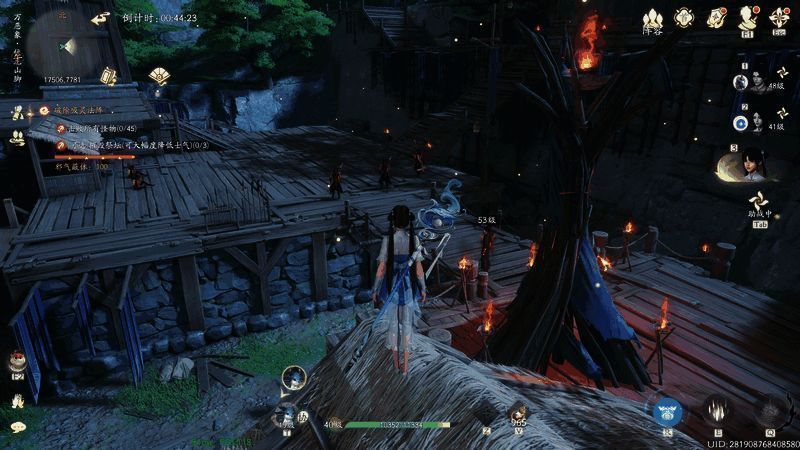Click the return arrow beside the minimap

100,18
